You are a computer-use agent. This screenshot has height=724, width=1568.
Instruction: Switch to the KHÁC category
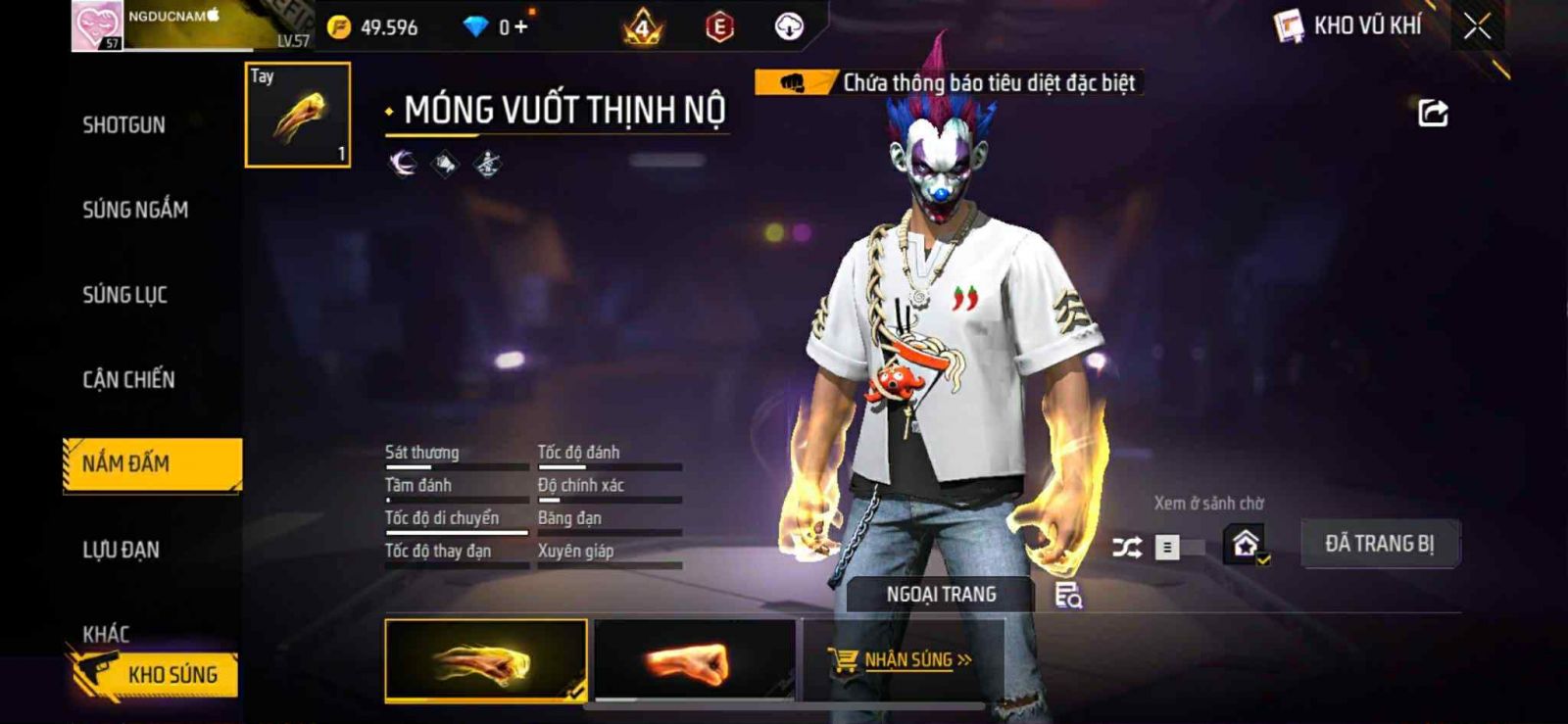(106, 633)
